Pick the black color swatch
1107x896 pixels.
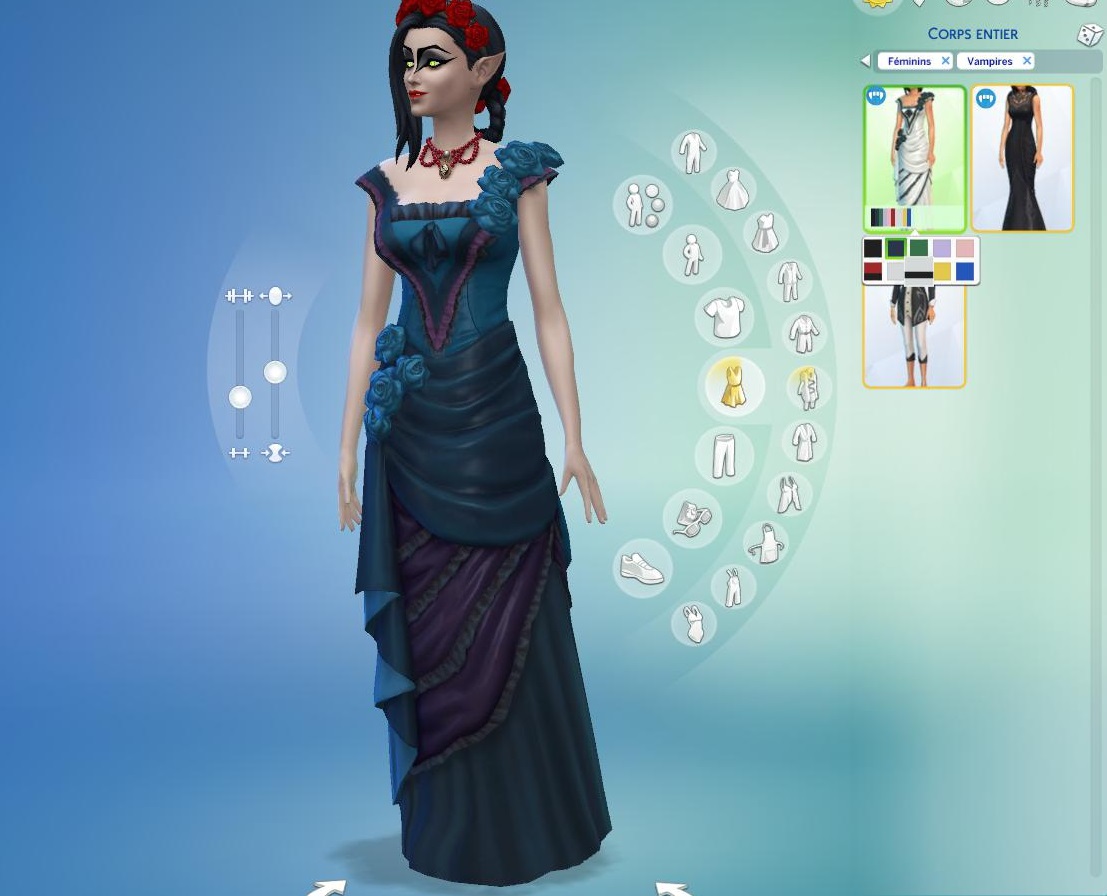tap(873, 249)
